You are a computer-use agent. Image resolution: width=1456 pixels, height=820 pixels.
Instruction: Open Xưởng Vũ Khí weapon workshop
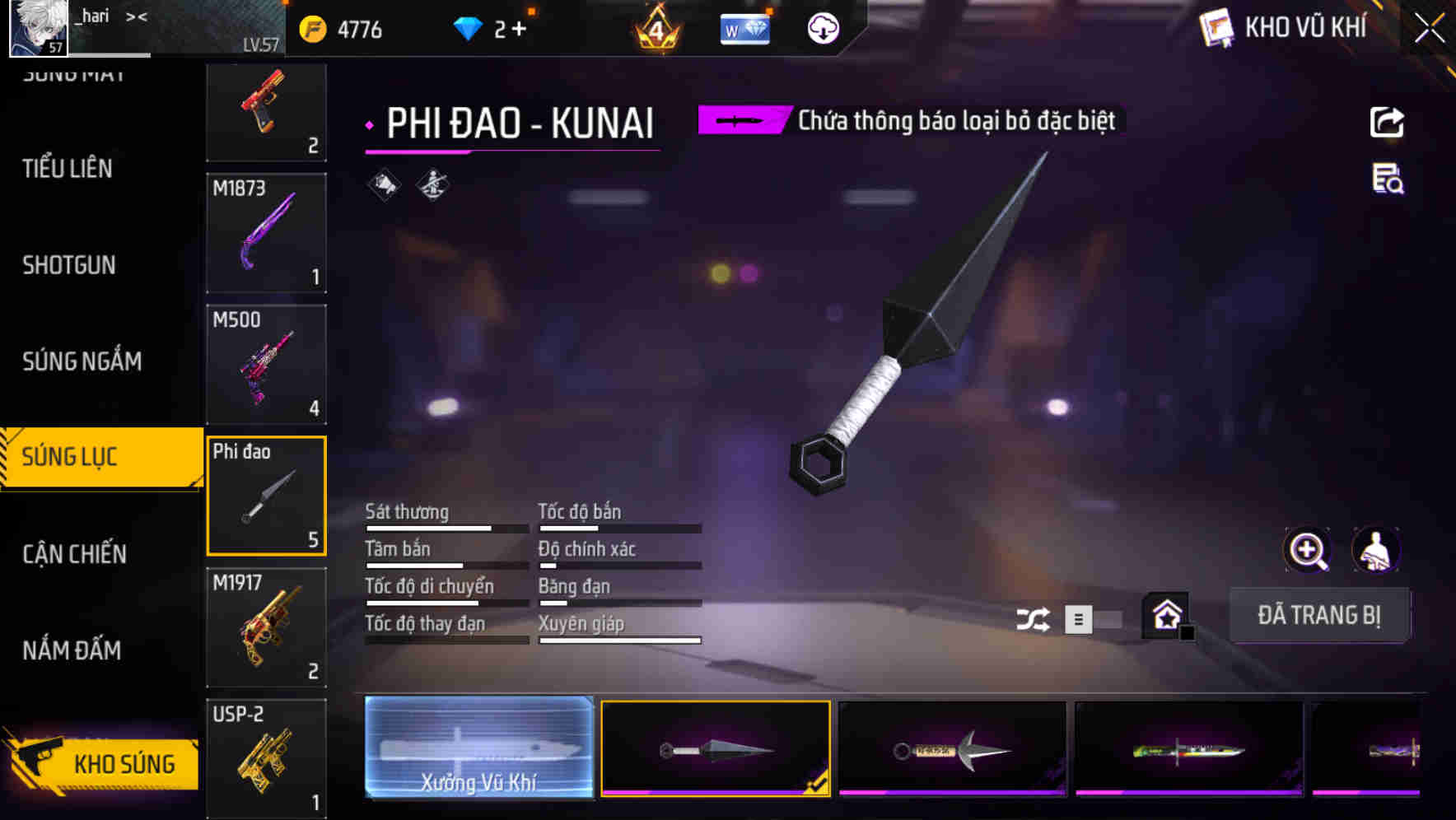pyautogui.click(x=478, y=748)
